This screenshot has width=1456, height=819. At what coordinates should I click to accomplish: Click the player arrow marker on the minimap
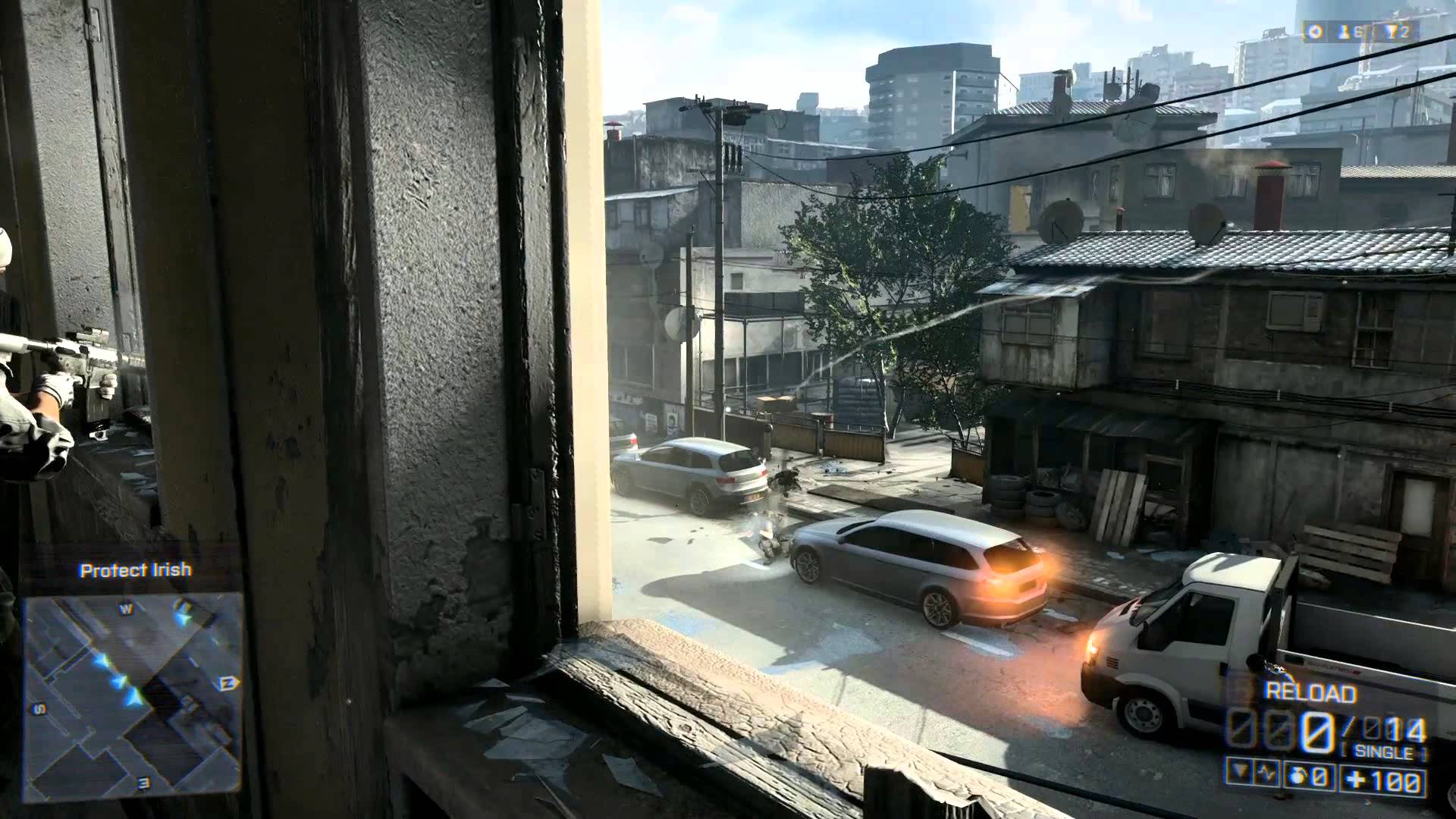coord(134,697)
